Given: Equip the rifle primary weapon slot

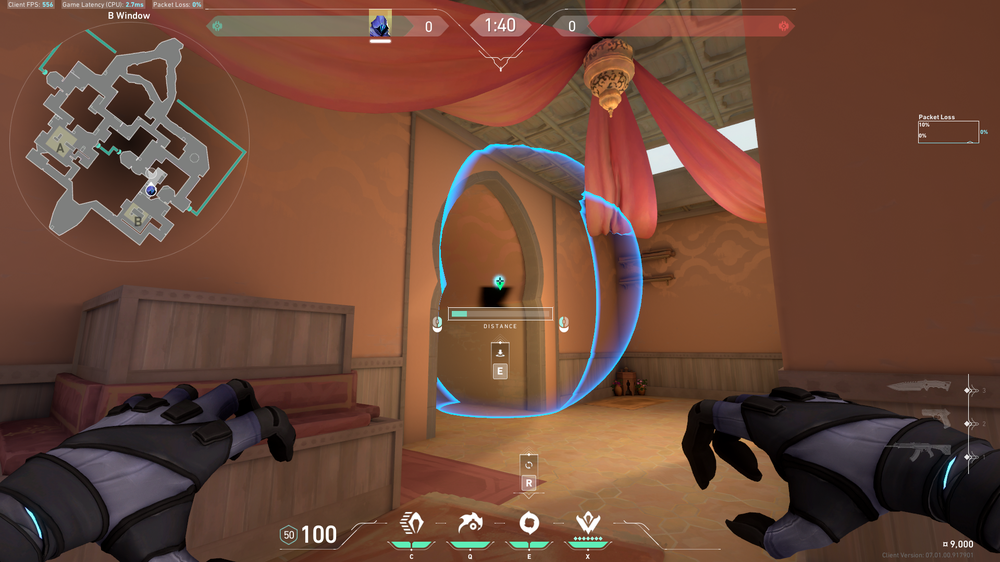Looking at the screenshot, I should 919,452.
